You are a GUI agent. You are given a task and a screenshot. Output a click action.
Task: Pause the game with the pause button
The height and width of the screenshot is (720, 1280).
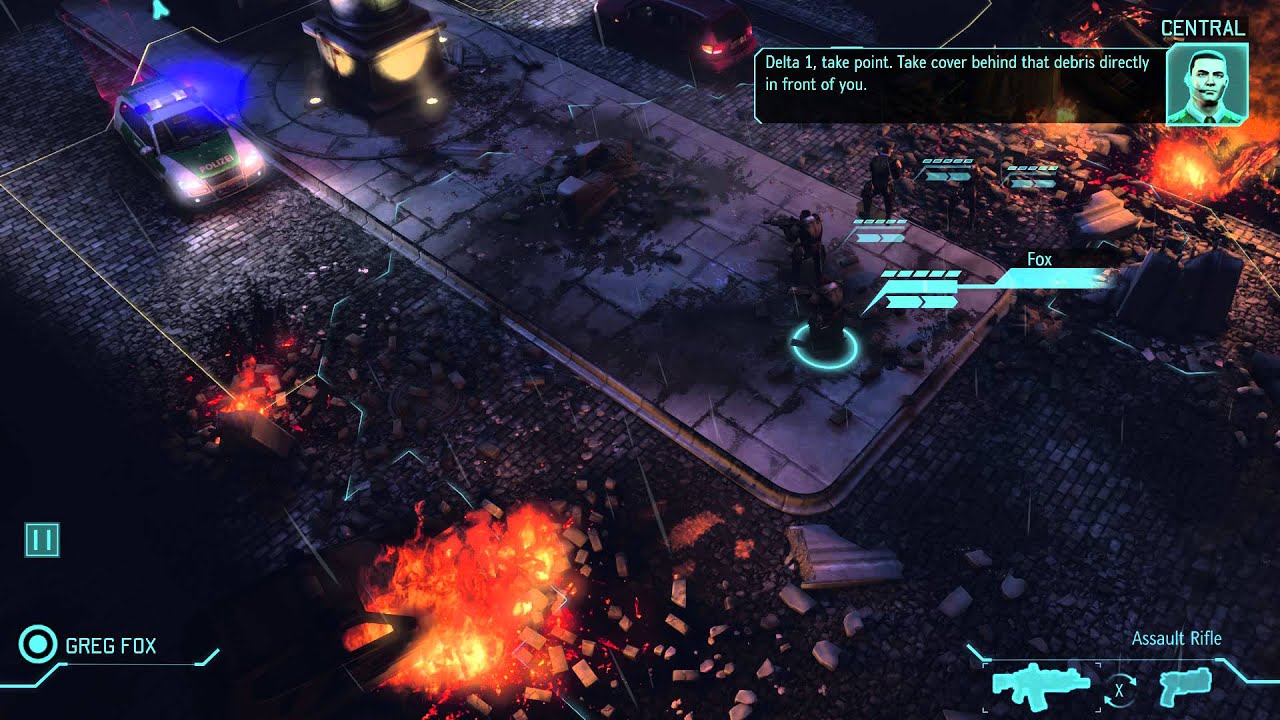pyautogui.click(x=42, y=540)
